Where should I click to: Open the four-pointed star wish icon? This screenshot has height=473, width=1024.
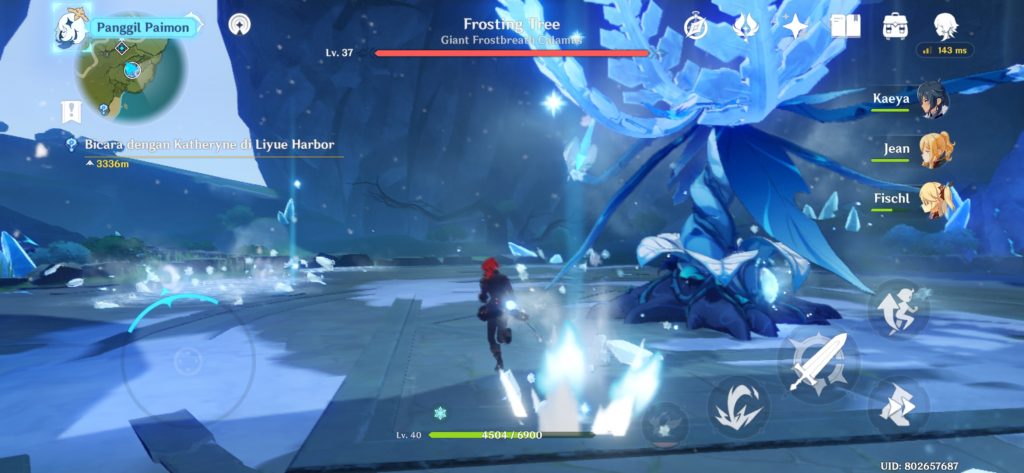795,27
